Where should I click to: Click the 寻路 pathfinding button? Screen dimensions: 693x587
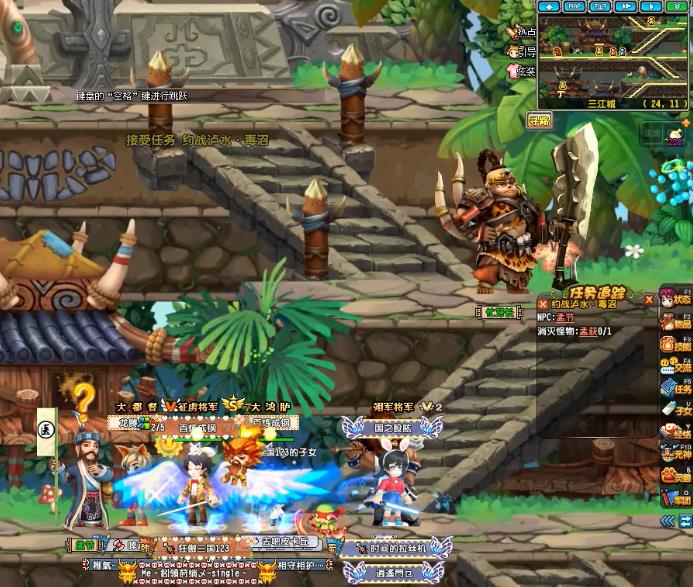(x=539, y=121)
